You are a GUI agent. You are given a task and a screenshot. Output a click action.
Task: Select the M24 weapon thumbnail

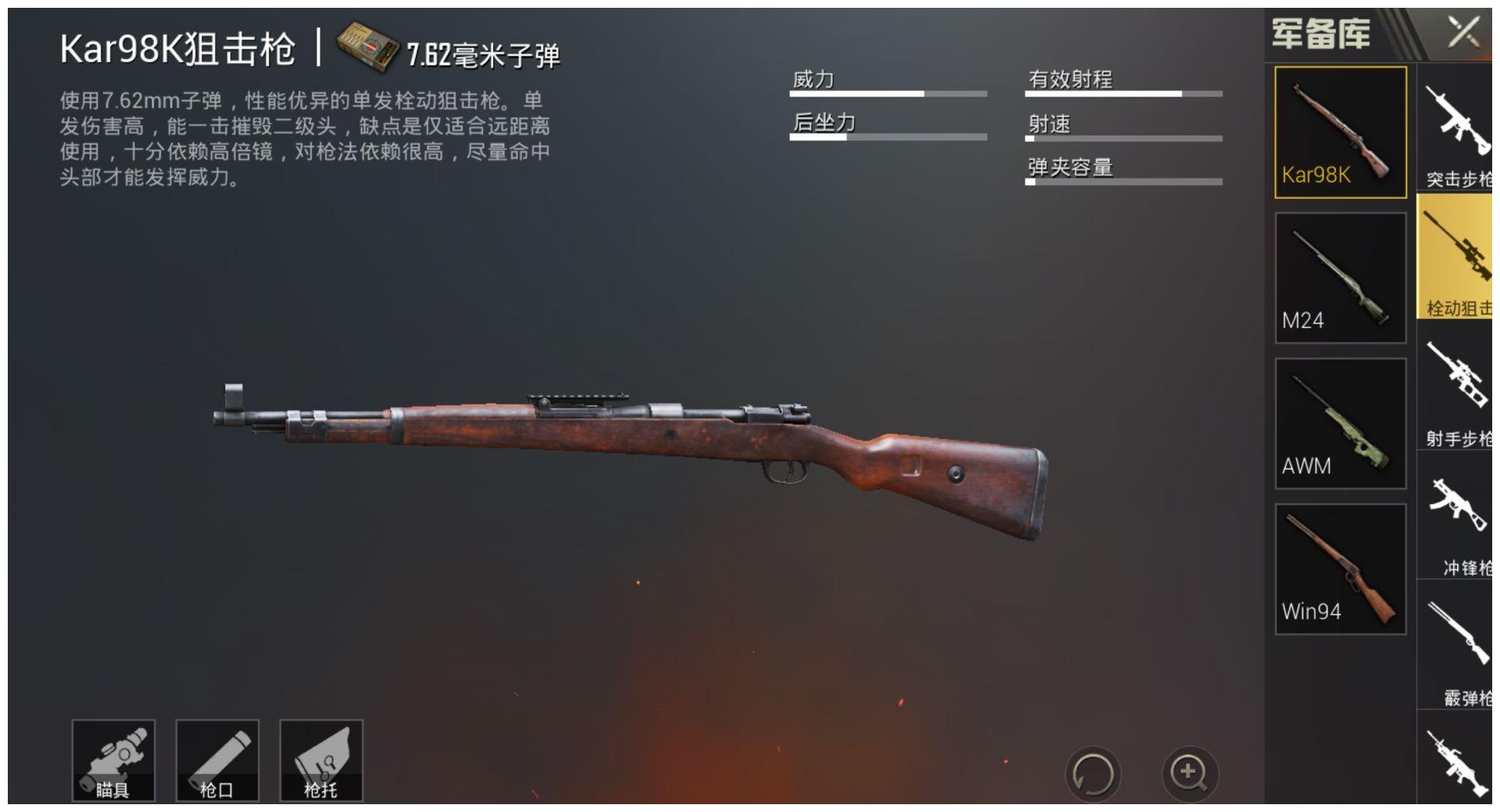[x=1339, y=275]
